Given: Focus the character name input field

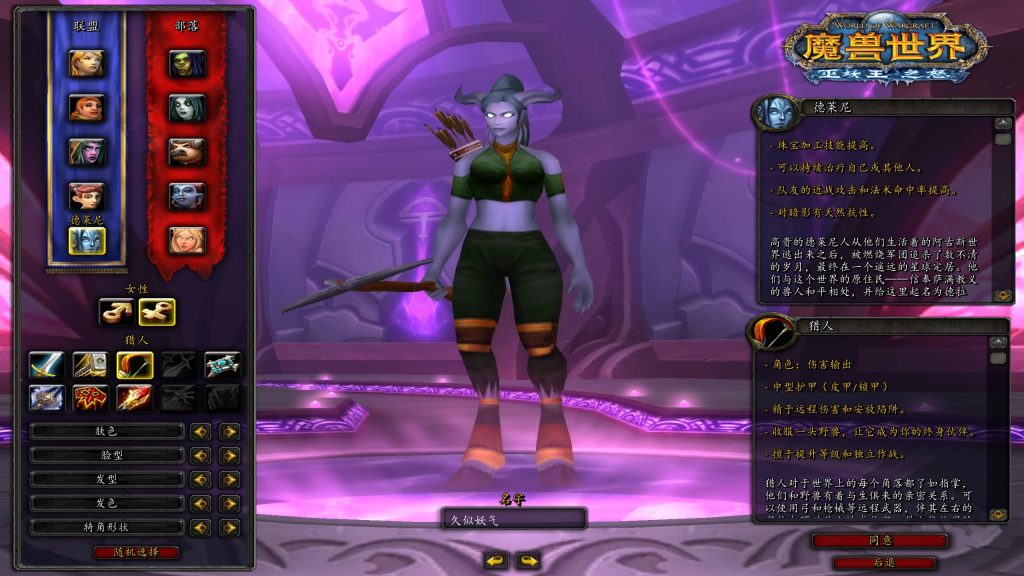Looking at the screenshot, I should [513, 518].
